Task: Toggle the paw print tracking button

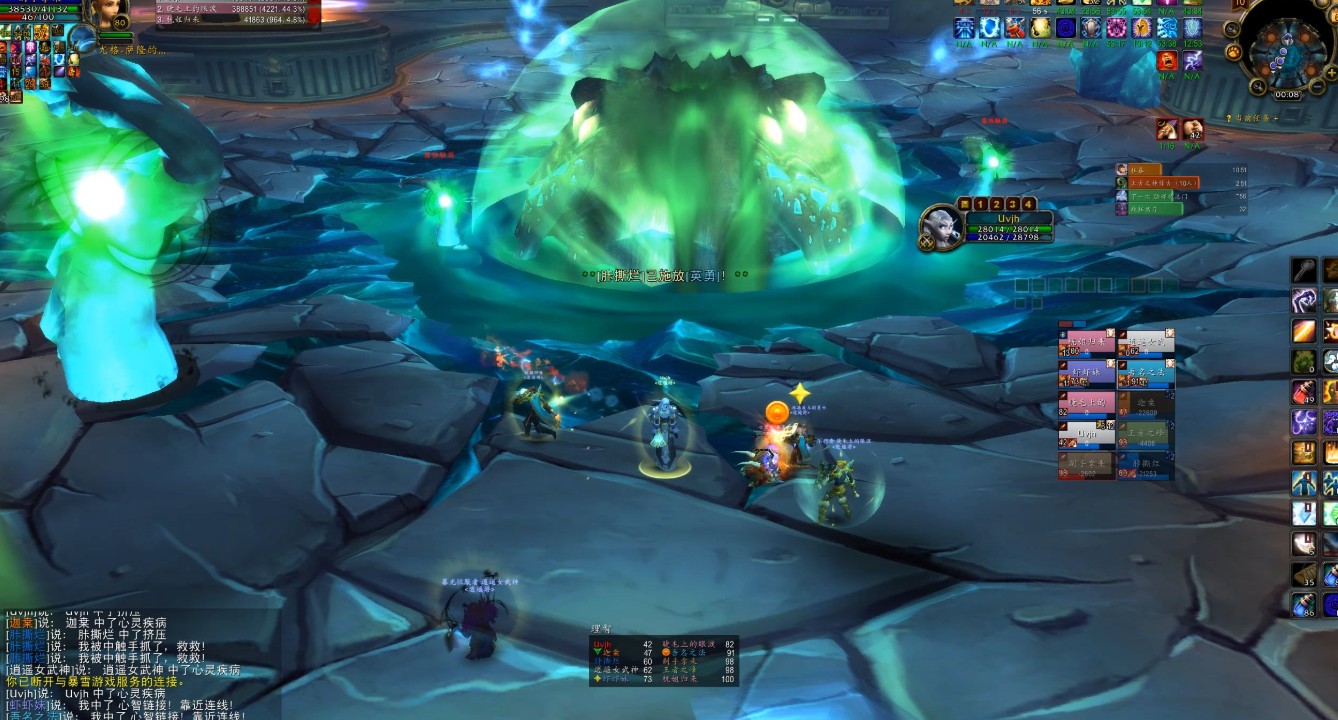Action: click(1233, 50)
